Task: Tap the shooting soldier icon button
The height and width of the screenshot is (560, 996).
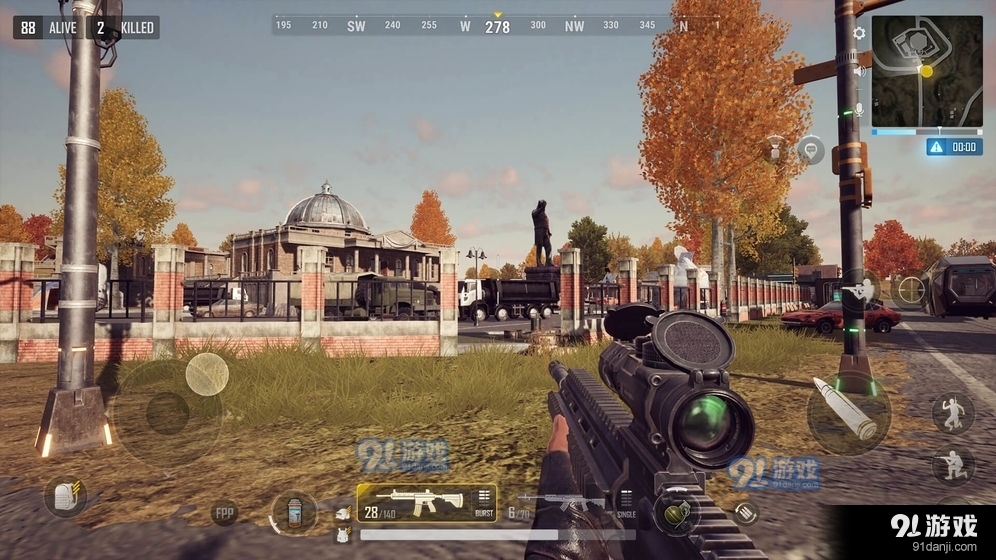Action: coord(859,290)
